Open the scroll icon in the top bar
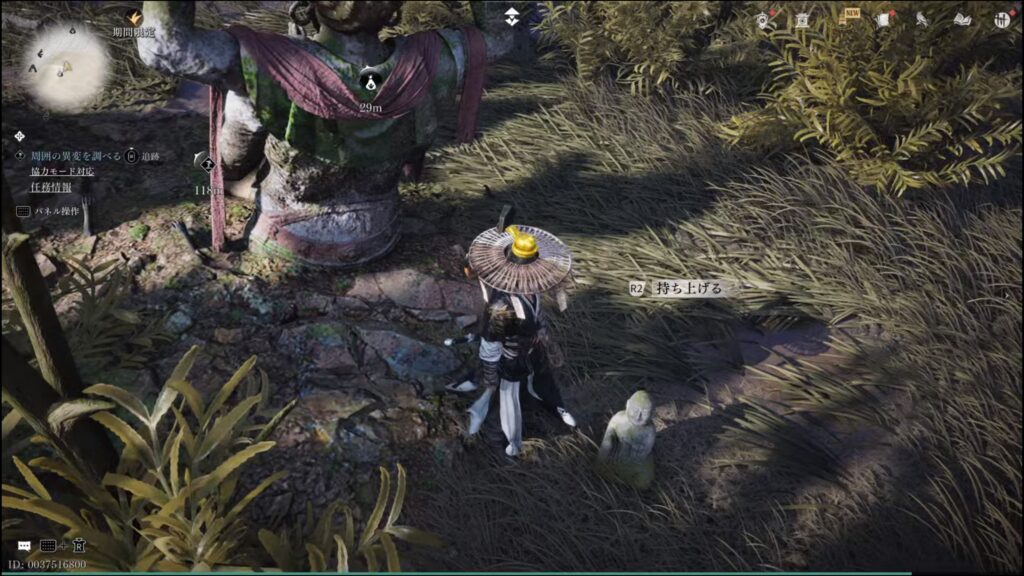The height and width of the screenshot is (576, 1024). click(x=883, y=19)
